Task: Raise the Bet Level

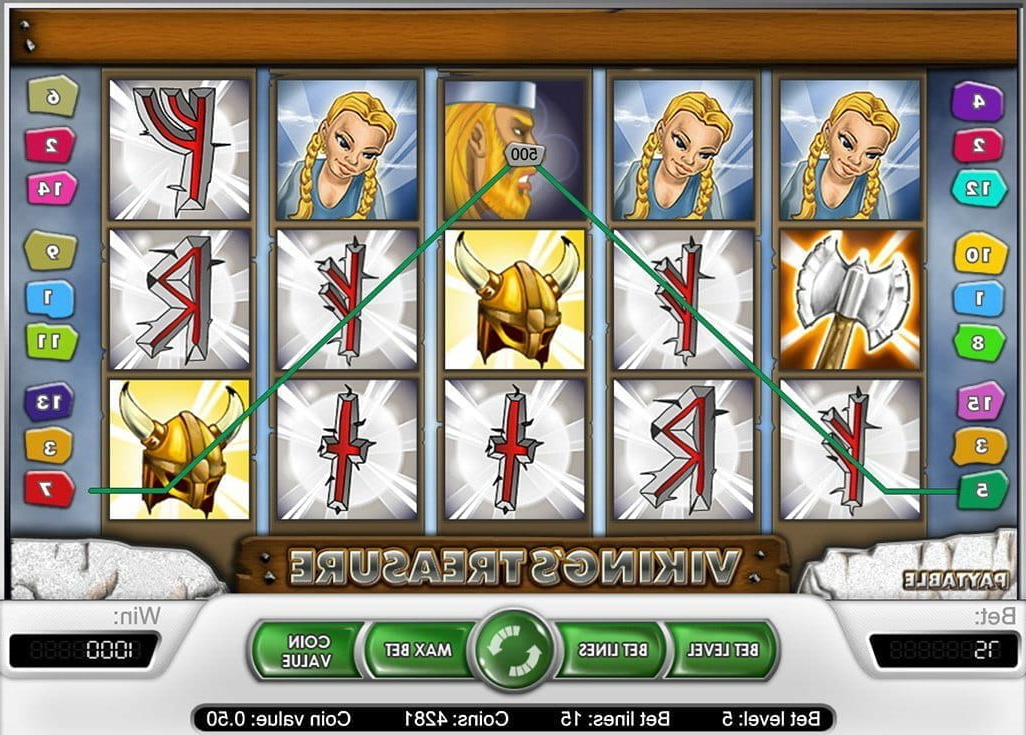Action: [721, 650]
